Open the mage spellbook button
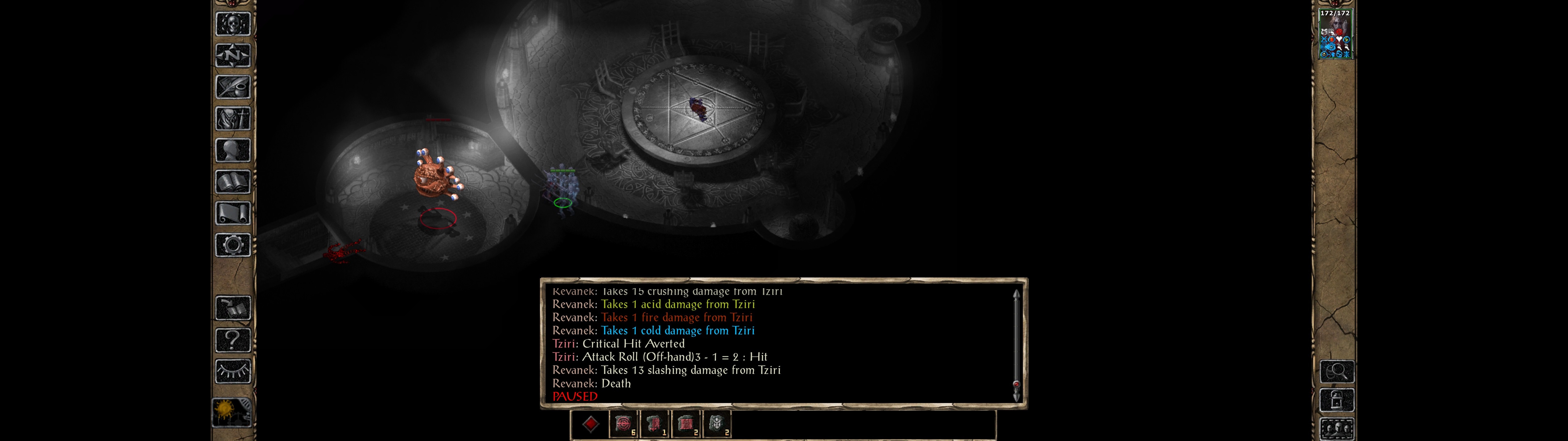This screenshot has width=1568, height=441. [232, 182]
